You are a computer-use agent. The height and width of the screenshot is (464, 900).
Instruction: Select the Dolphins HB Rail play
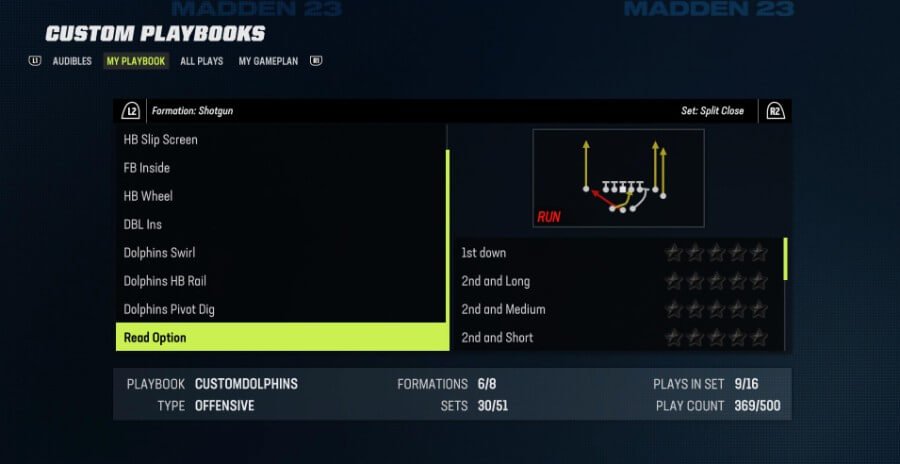coord(165,281)
